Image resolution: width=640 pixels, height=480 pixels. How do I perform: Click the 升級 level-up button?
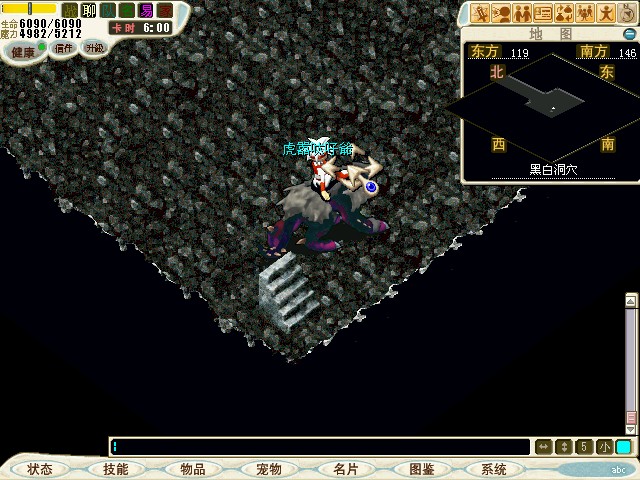click(94, 47)
